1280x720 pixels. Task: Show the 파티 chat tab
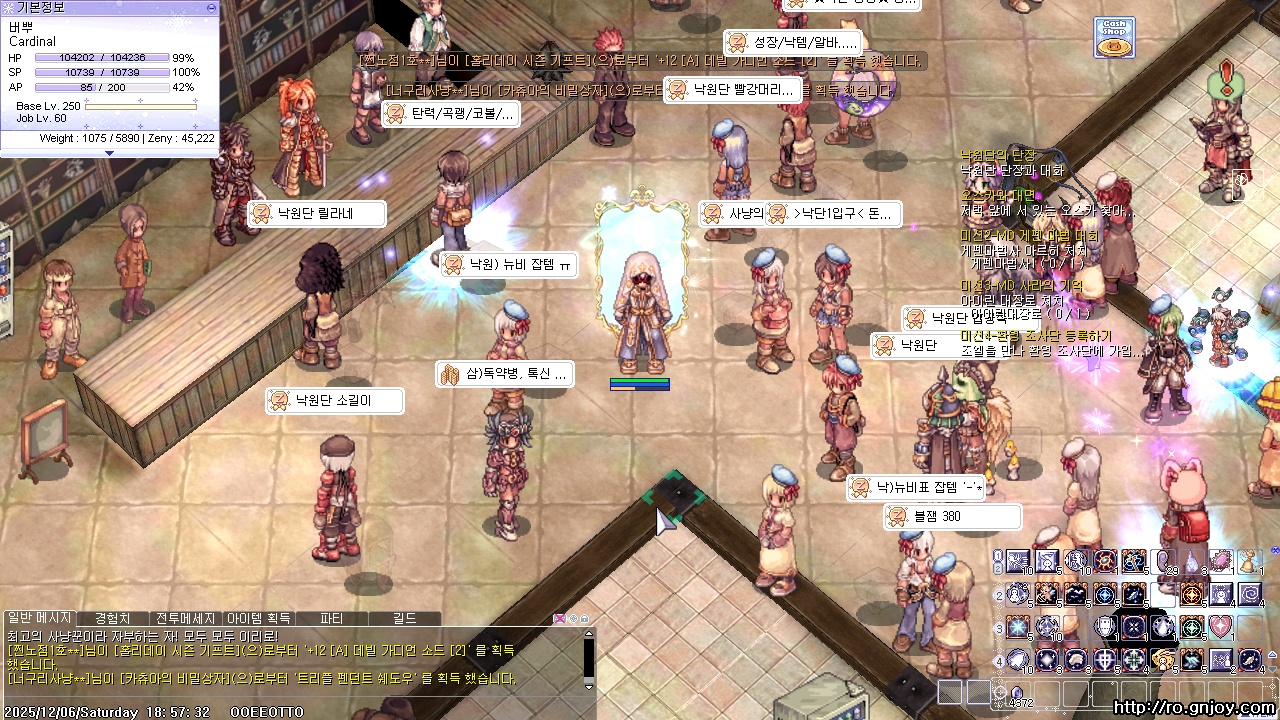331,619
